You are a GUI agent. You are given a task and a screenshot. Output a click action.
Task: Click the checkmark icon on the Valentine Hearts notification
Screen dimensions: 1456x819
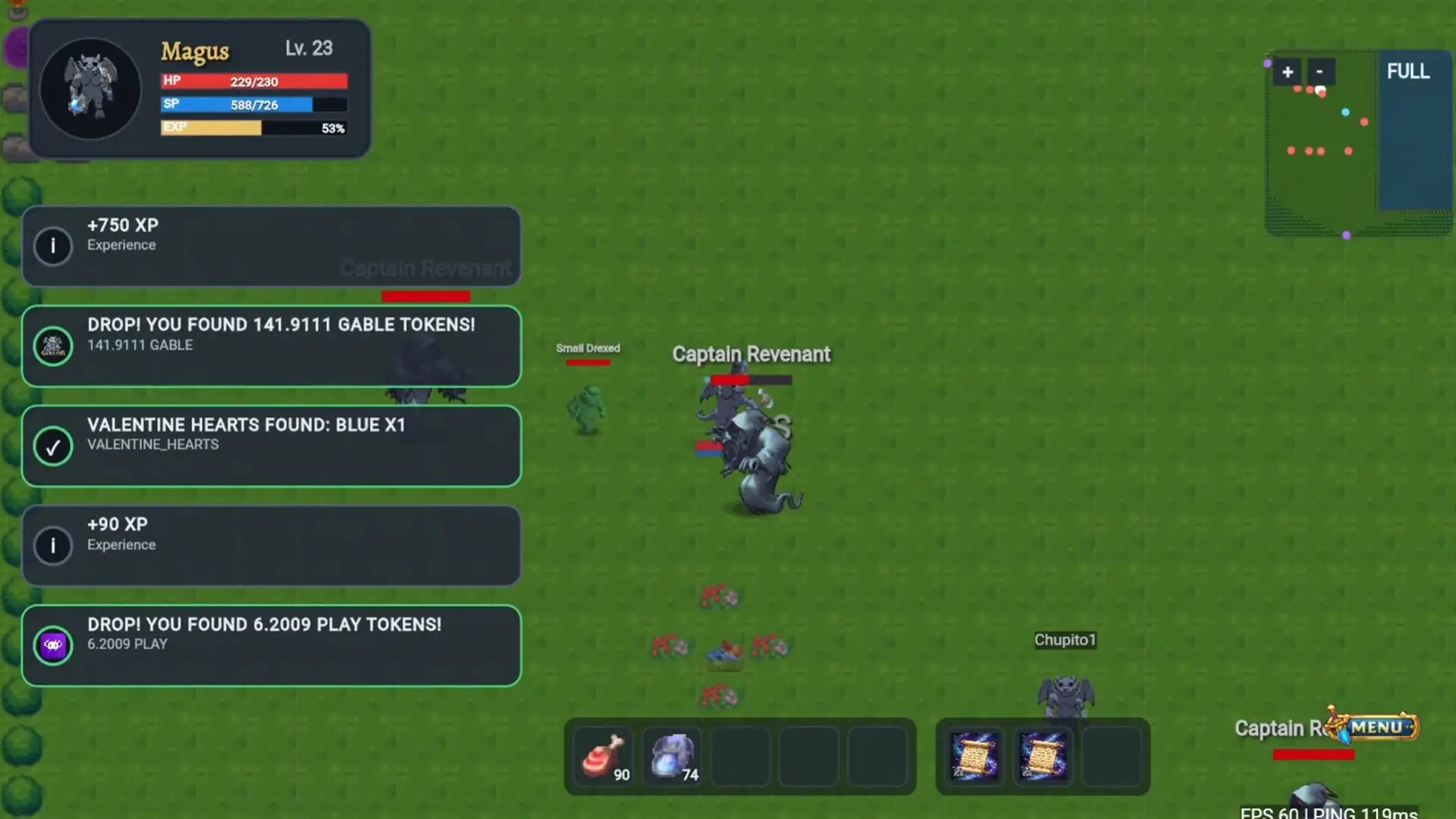pos(52,447)
